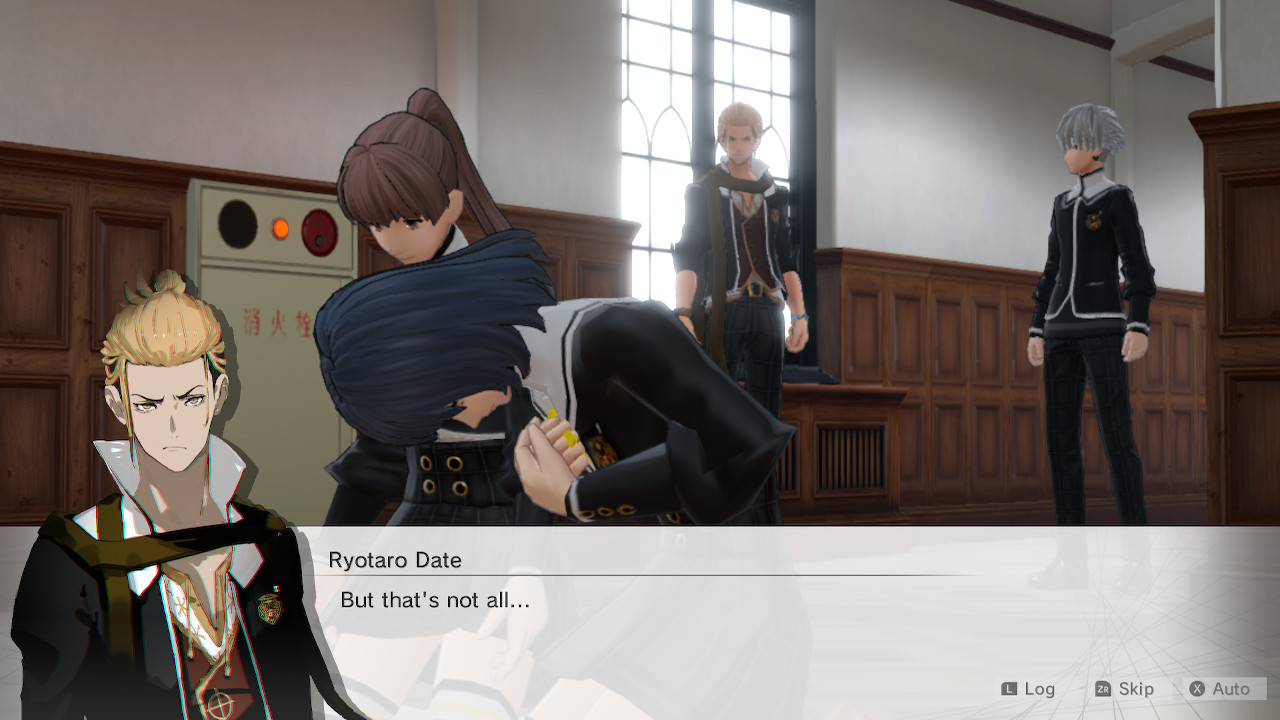Toggle Auto dialogue advance
1280x720 pixels.
click(1221, 689)
